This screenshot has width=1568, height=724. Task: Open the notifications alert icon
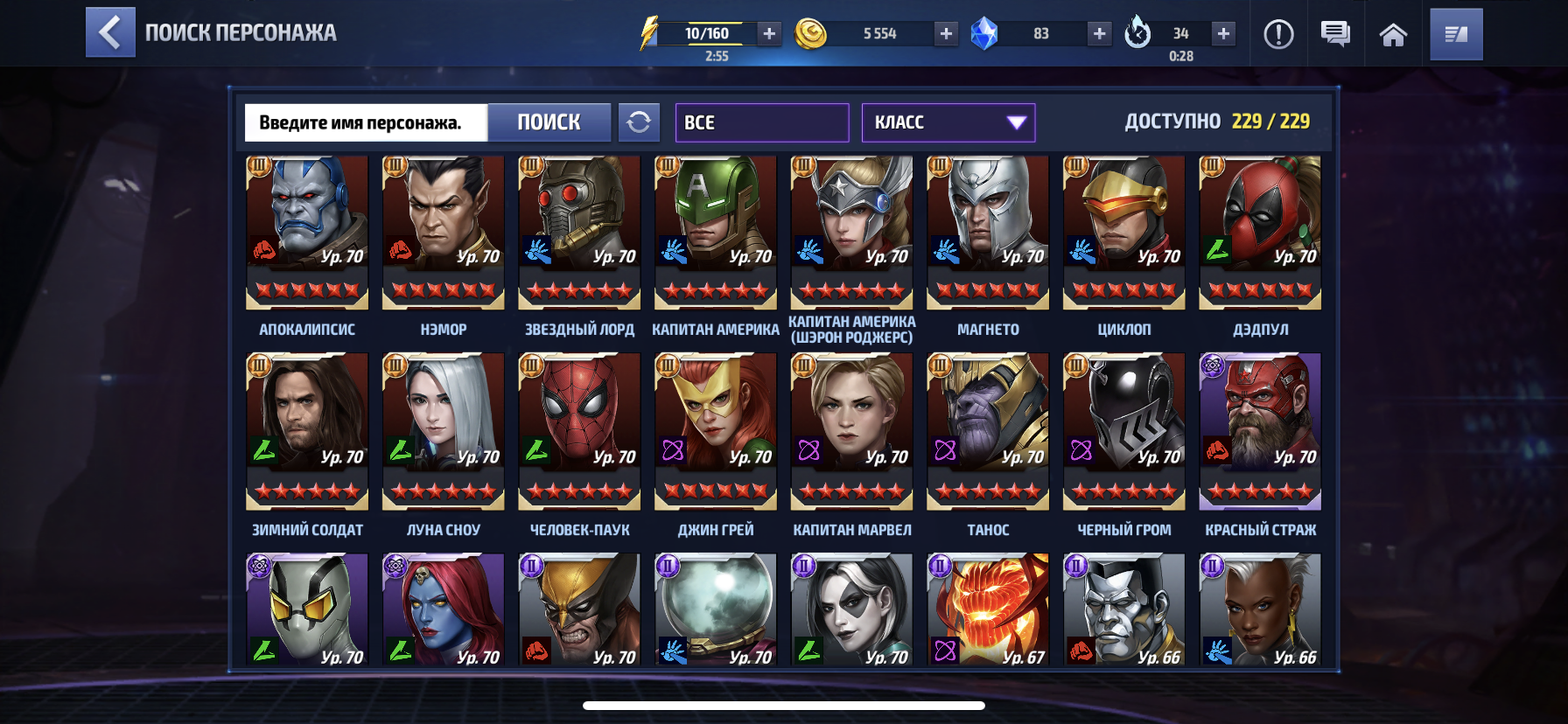pos(1279,34)
